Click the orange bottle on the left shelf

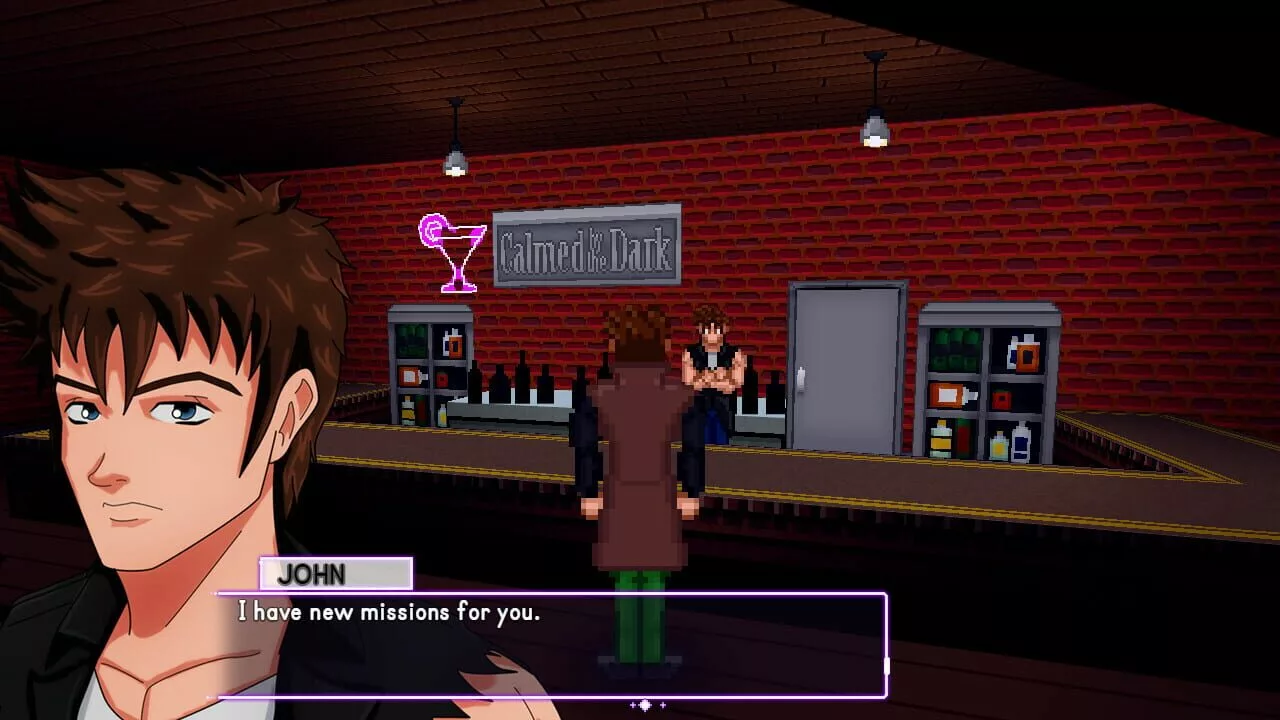[455, 345]
